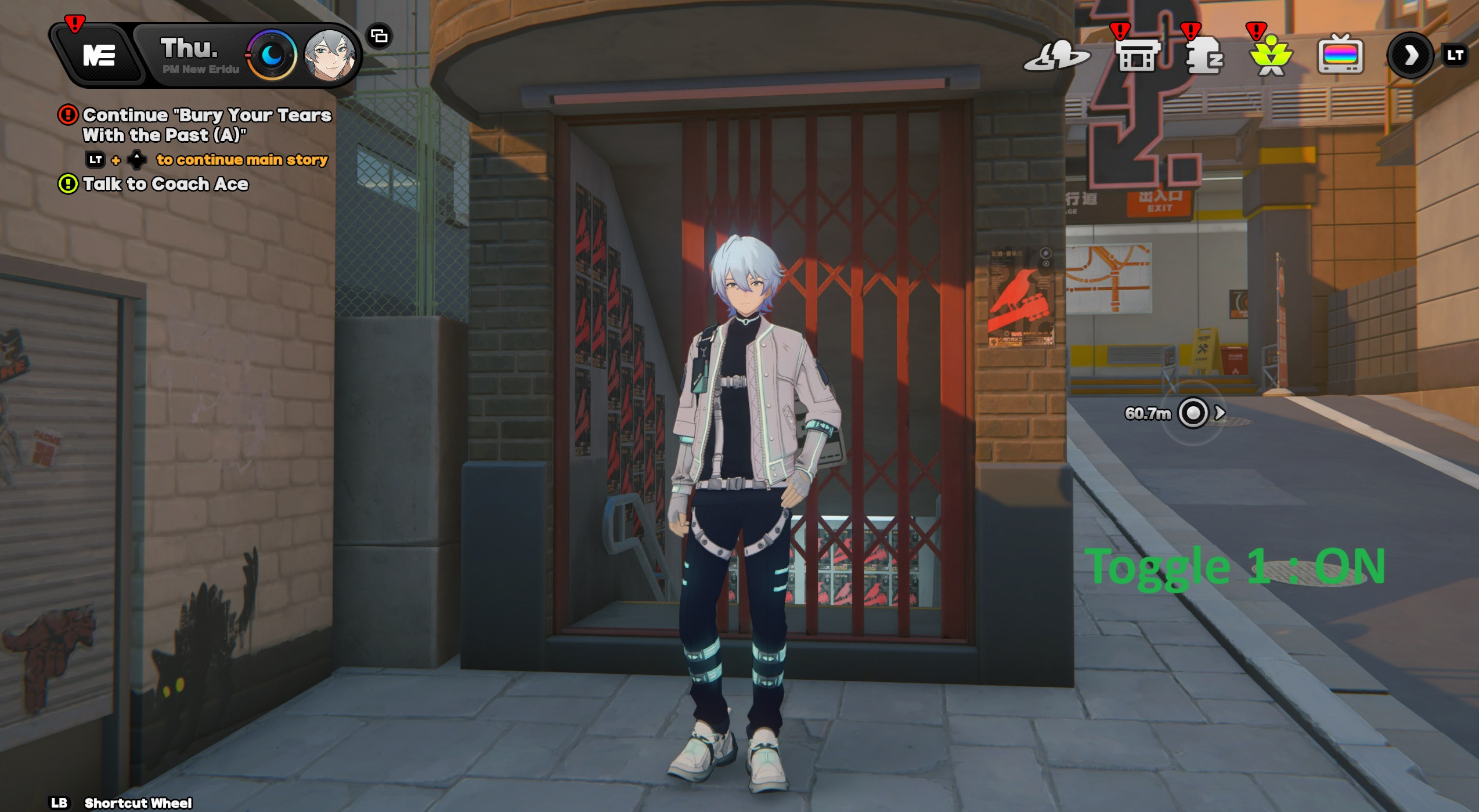Open the rest/end-day icon showing a Z

pos(1206,58)
